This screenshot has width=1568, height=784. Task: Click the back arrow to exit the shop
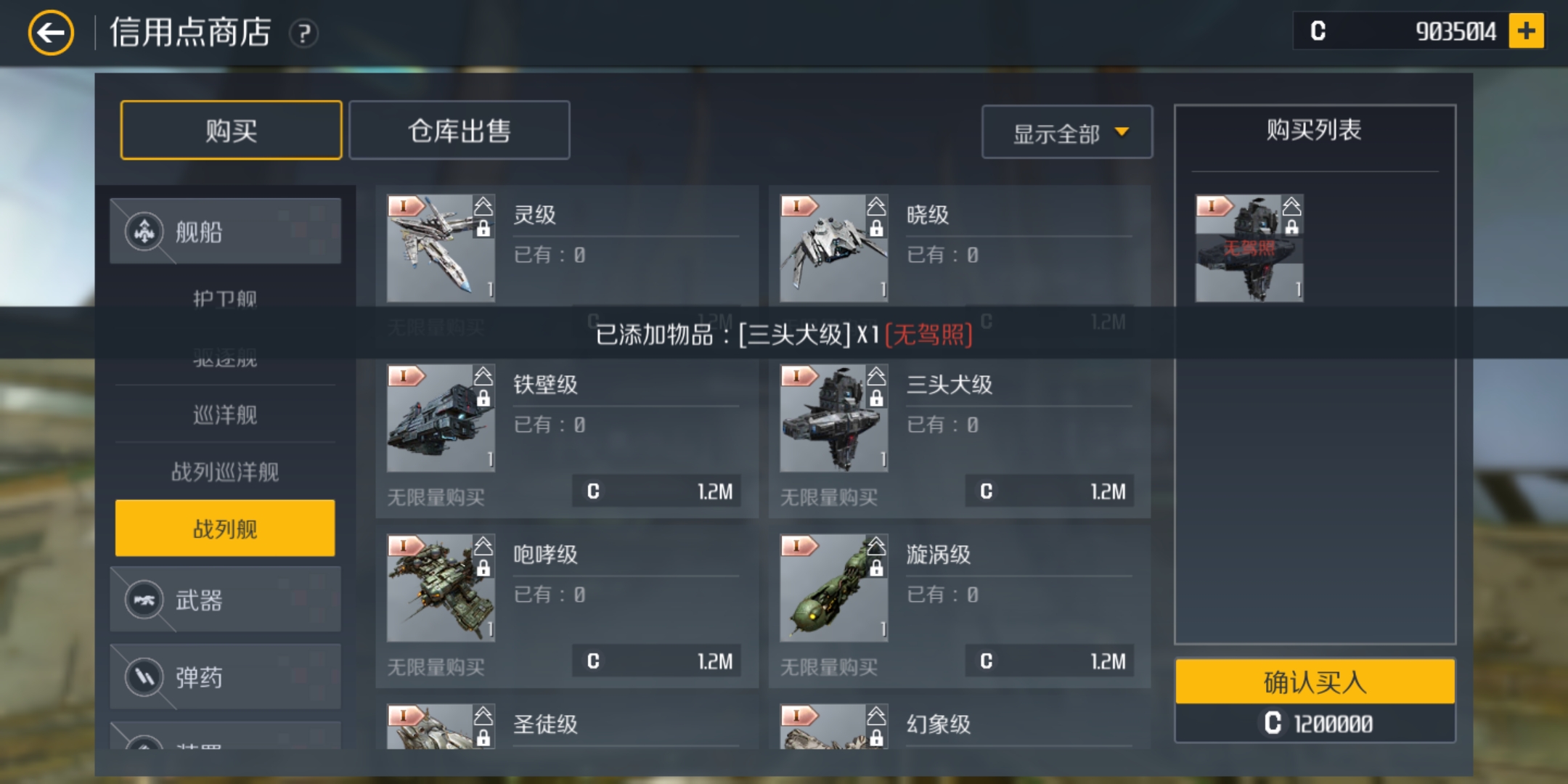point(51,32)
